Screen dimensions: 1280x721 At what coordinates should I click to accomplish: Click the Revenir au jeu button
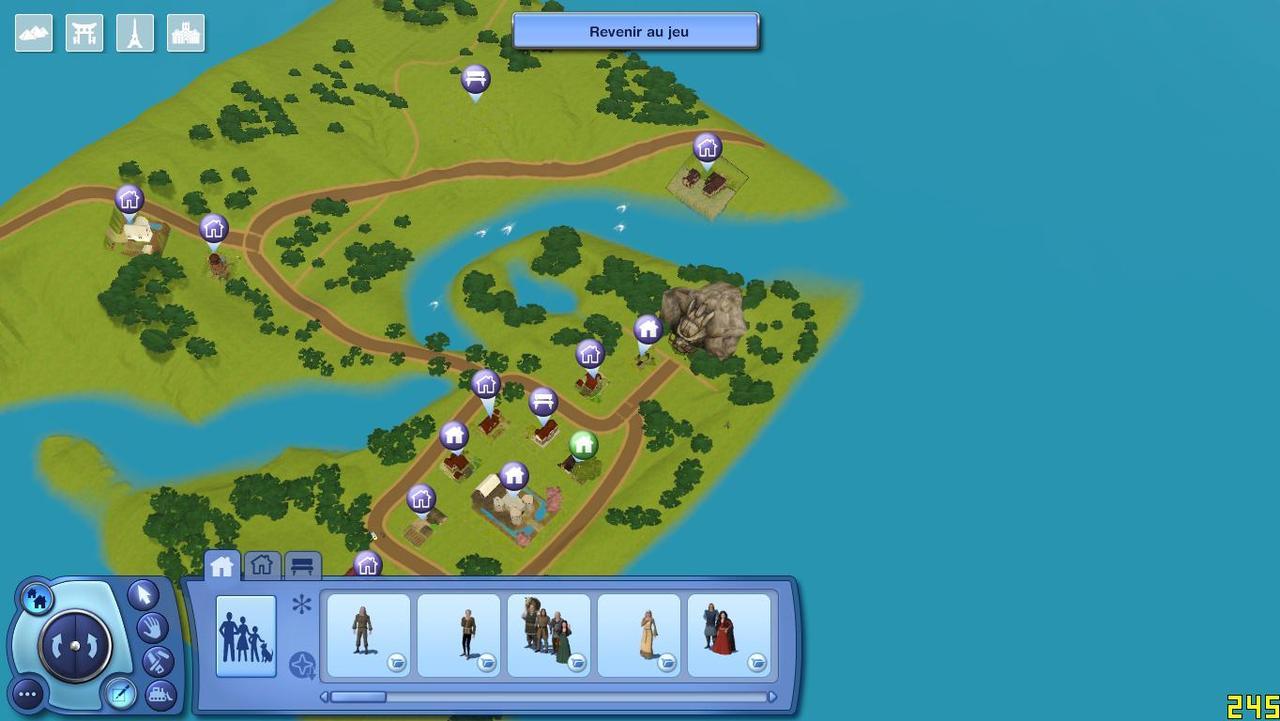[x=637, y=31]
